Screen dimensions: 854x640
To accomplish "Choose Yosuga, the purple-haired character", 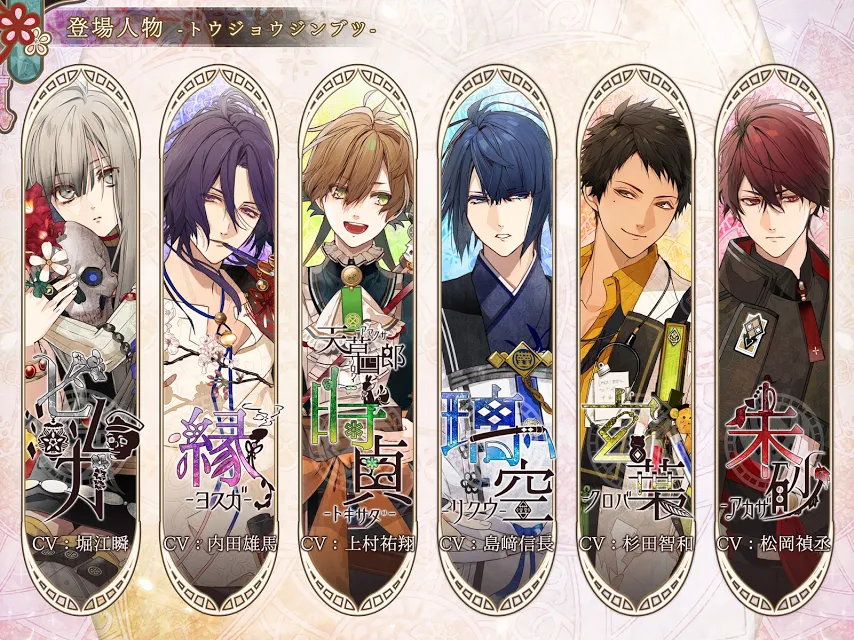I will (219, 330).
